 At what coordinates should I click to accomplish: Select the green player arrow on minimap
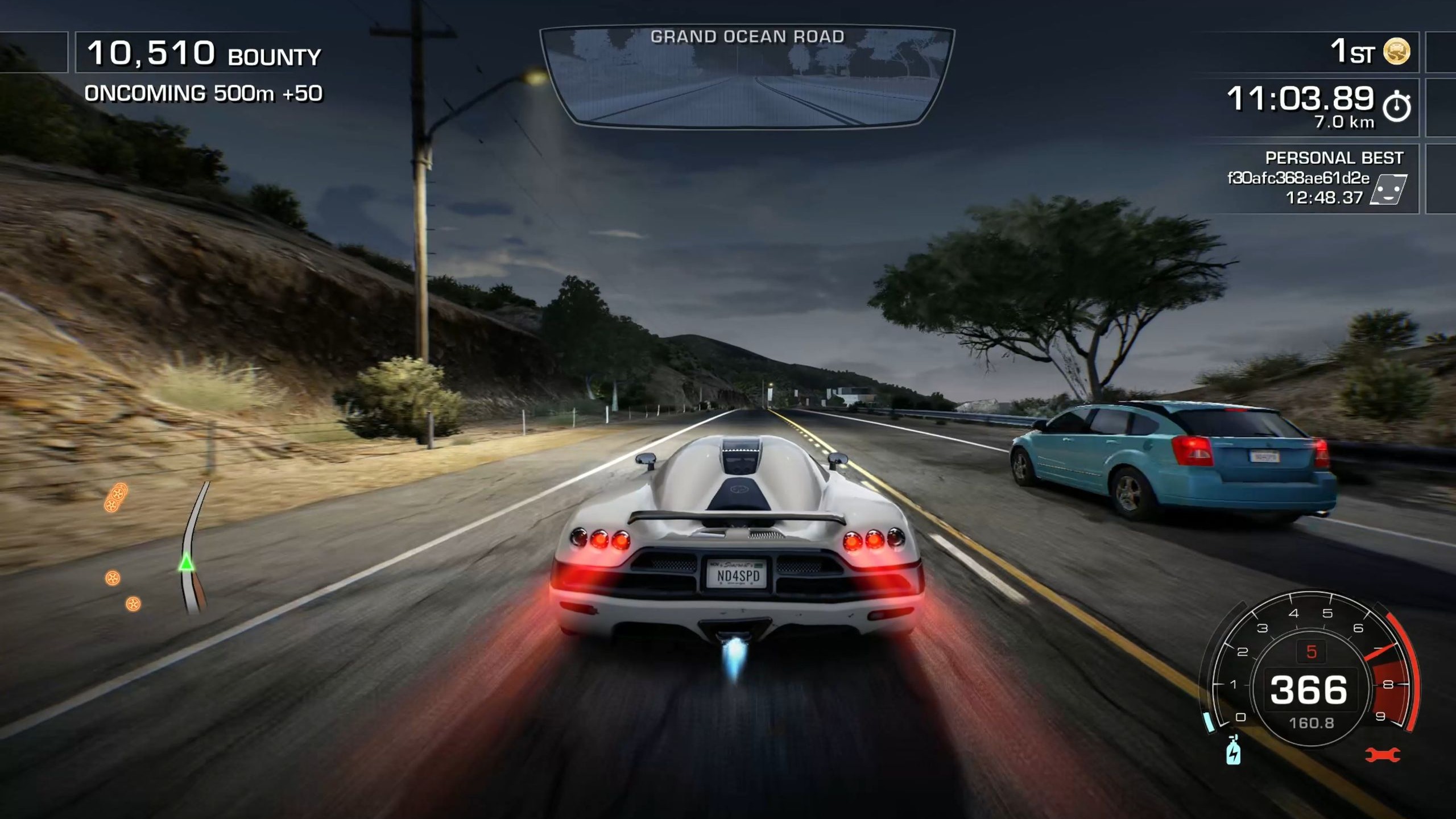pyautogui.click(x=186, y=563)
